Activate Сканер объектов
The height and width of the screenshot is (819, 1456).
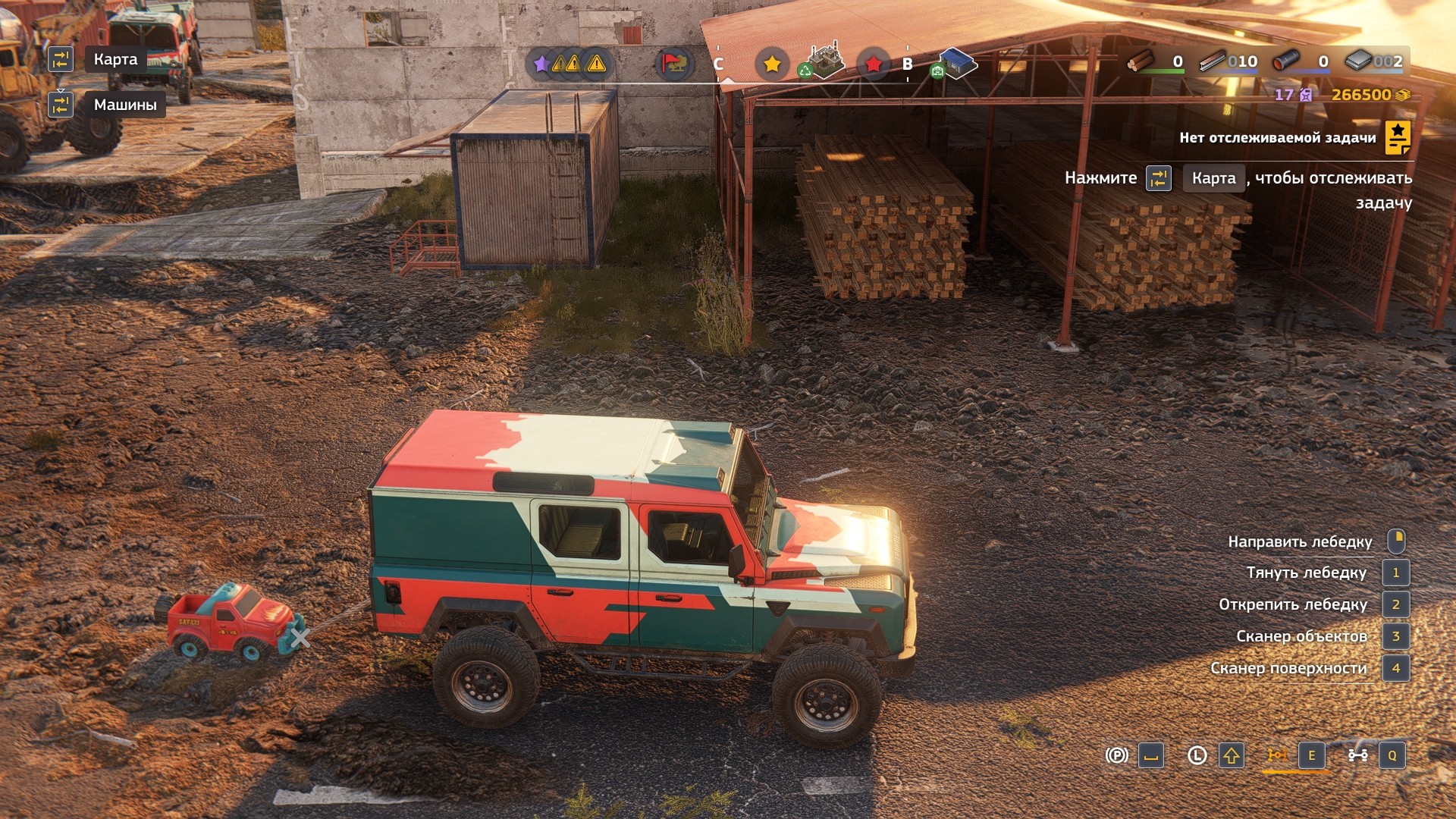pos(1301,636)
